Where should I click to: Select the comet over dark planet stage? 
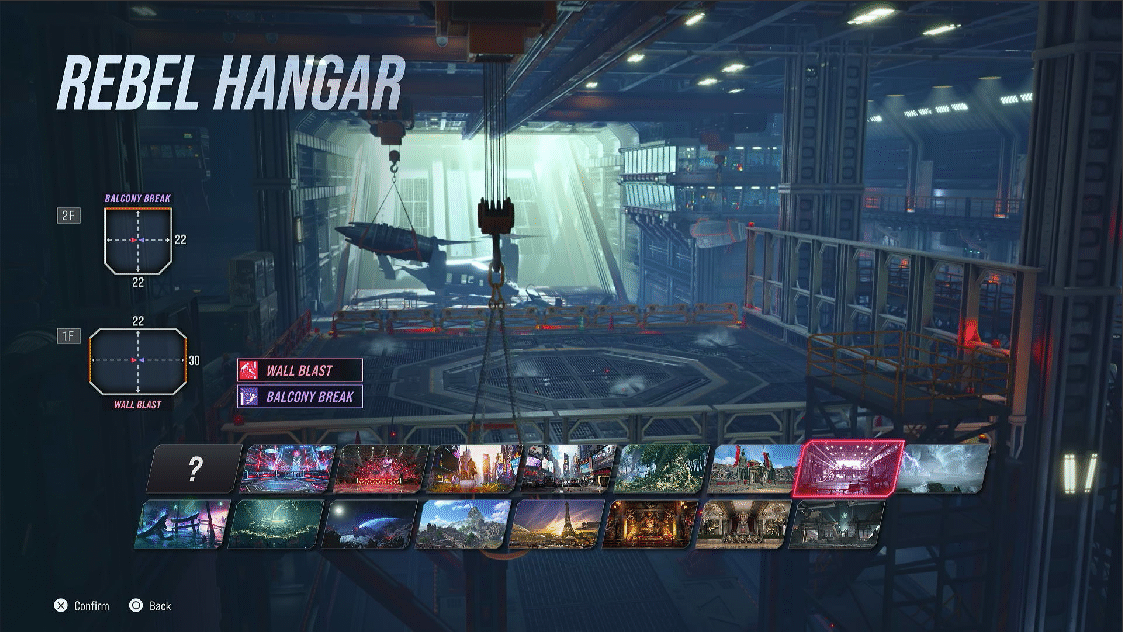369,525
